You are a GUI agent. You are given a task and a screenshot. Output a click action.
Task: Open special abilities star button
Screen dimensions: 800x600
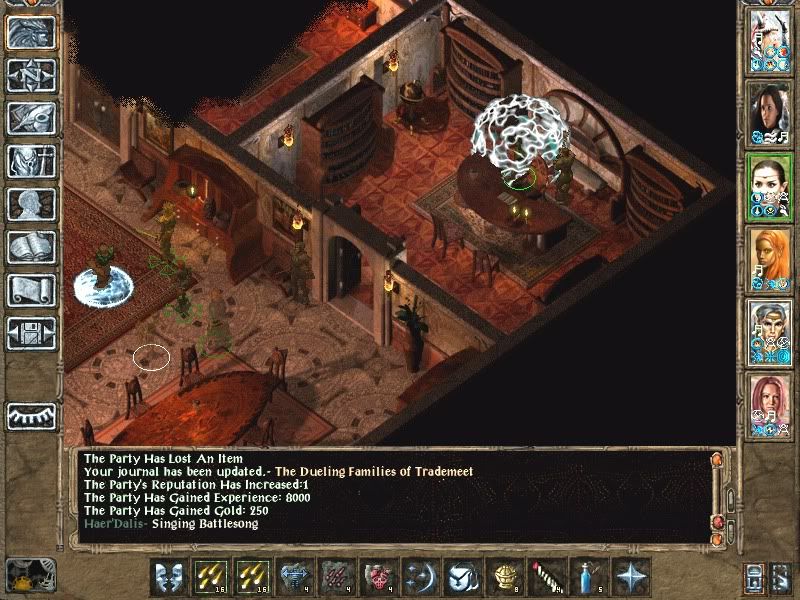coord(631,577)
